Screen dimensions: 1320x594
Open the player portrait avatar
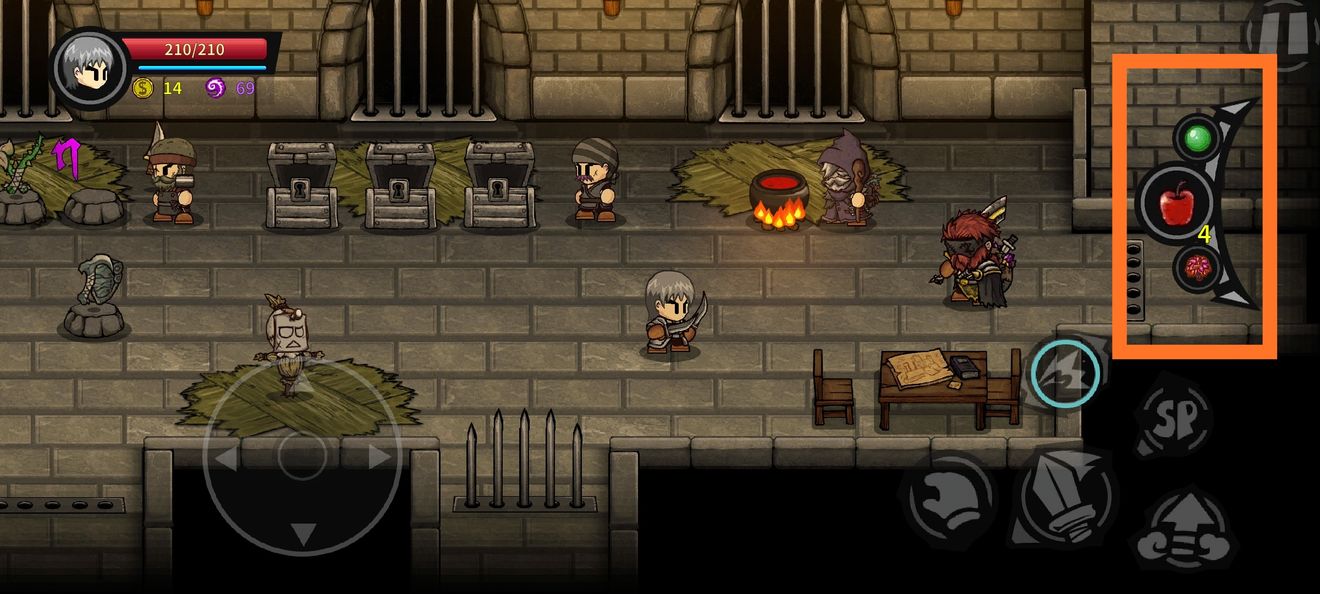pos(89,67)
